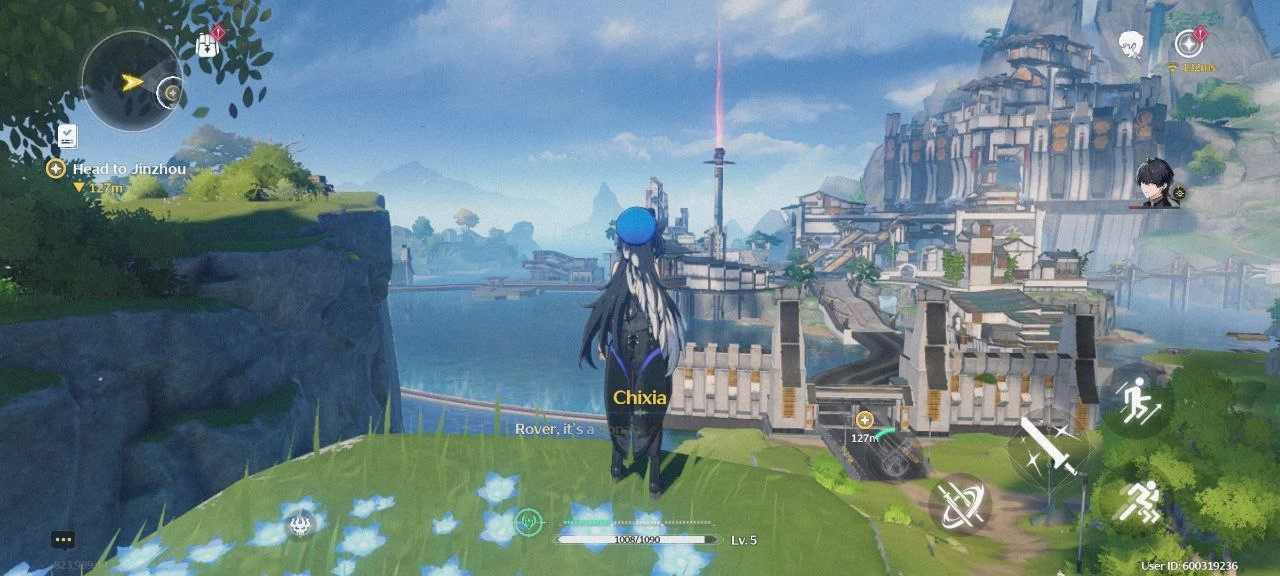Open the white character head icon

pyautogui.click(x=1131, y=44)
